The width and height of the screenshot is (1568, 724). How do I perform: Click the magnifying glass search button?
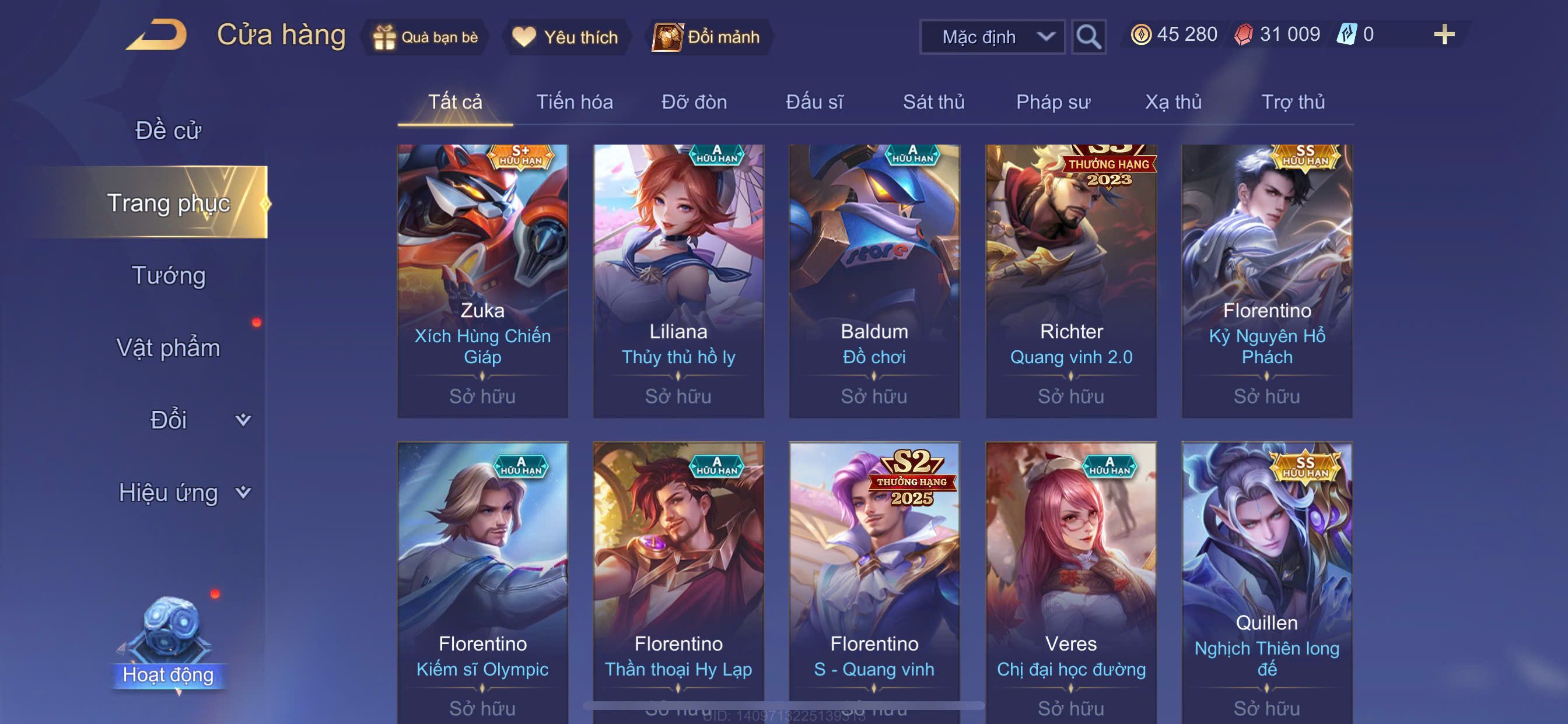point(1088,37)
